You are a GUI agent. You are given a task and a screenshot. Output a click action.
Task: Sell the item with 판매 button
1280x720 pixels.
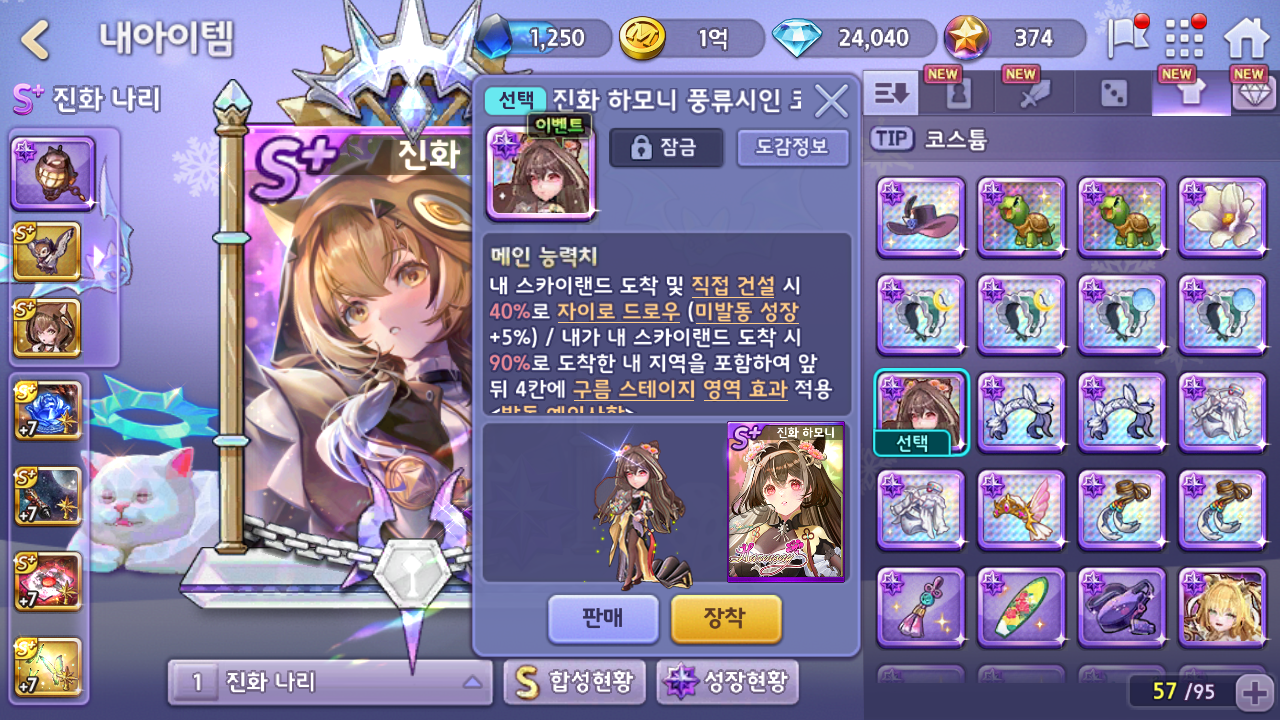click(x=603, y=618)
